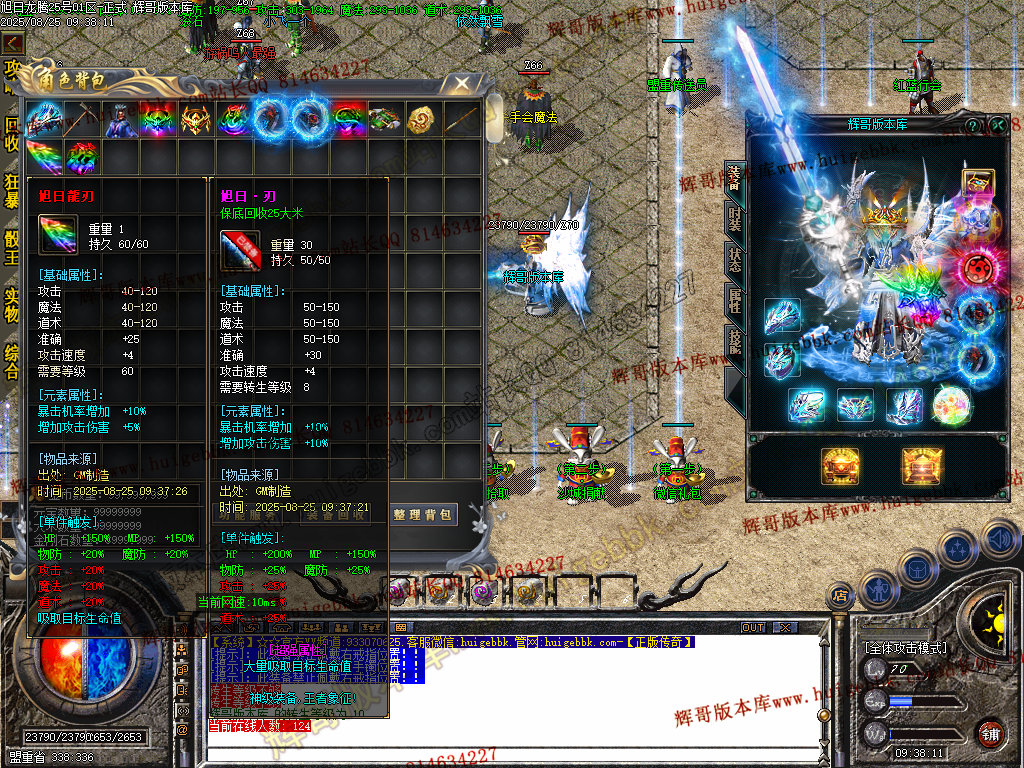Select the golden helmet item slot
Screen dimensions: 1024x768
point(196,120)
